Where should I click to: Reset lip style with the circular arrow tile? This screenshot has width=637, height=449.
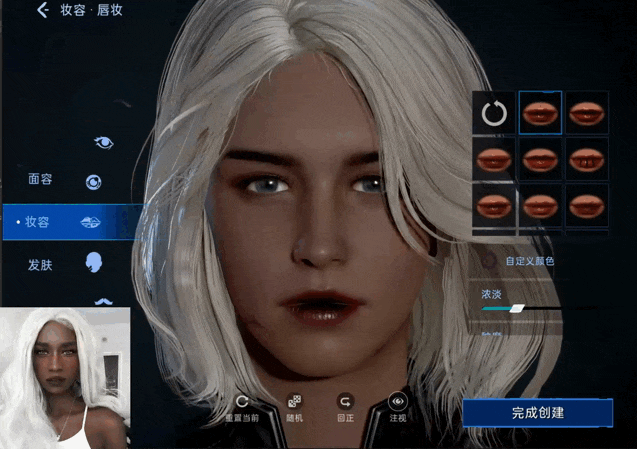click(494, 113)
